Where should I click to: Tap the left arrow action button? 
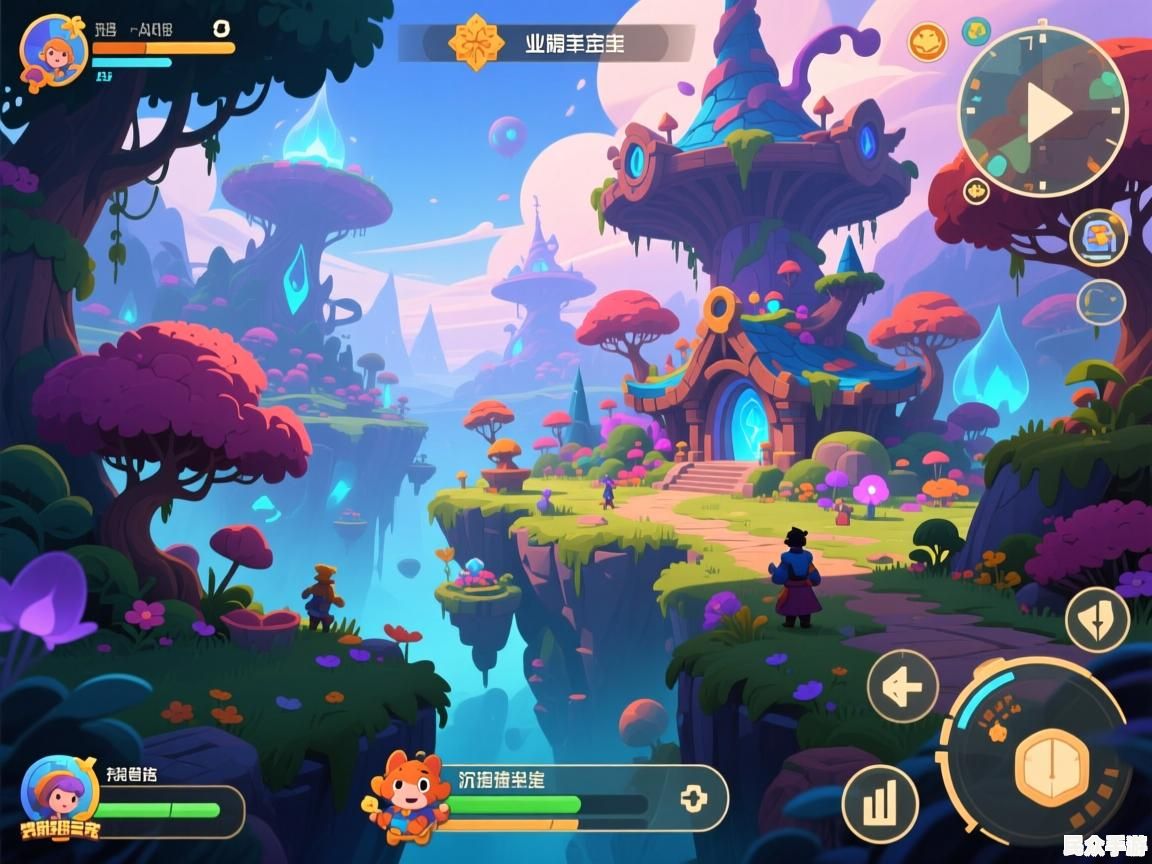point(902,686)
